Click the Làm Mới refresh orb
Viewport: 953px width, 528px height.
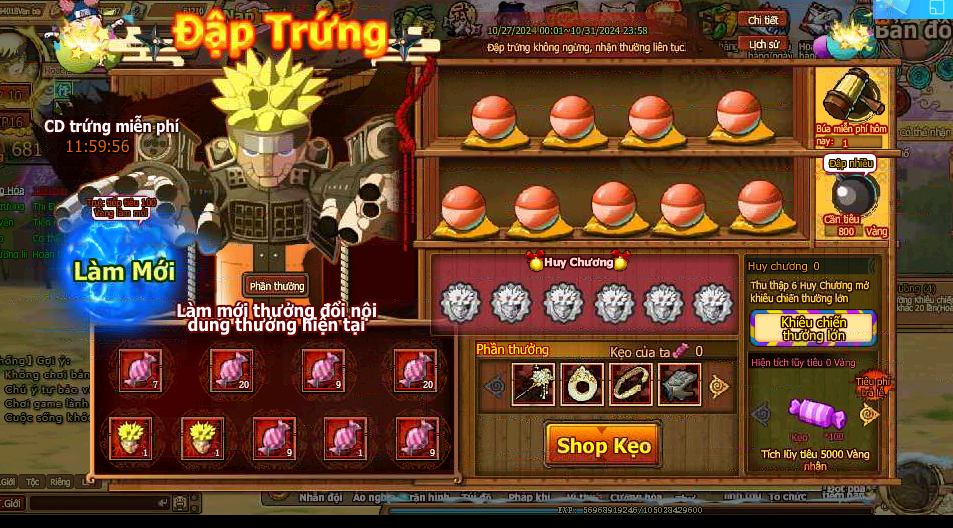(124, 270)
